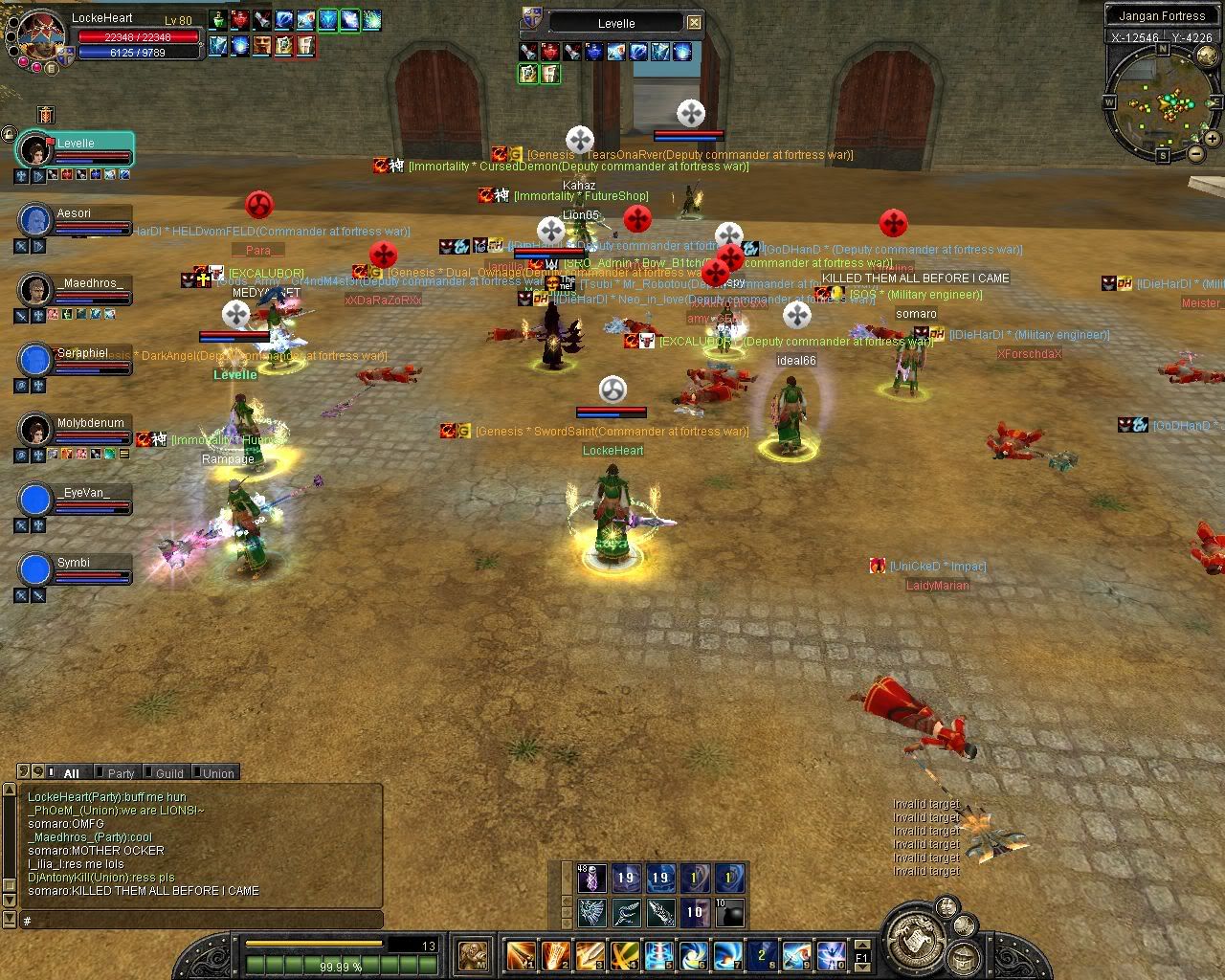The height and width of the screenshot is (980, 1225).
Task: Open the character button marked M
Action: click(x=474, y=954)
